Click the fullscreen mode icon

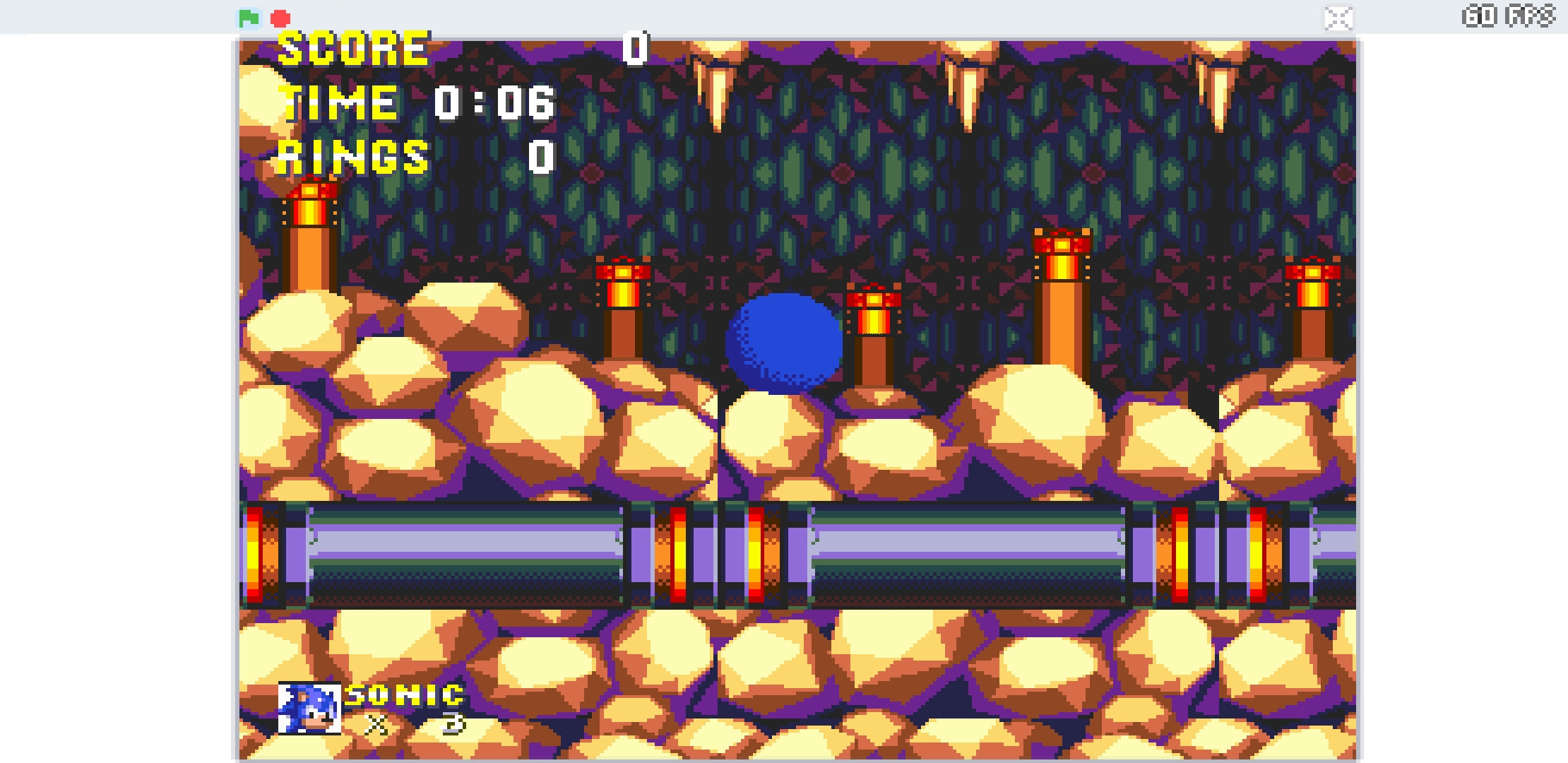[1339, 19]
